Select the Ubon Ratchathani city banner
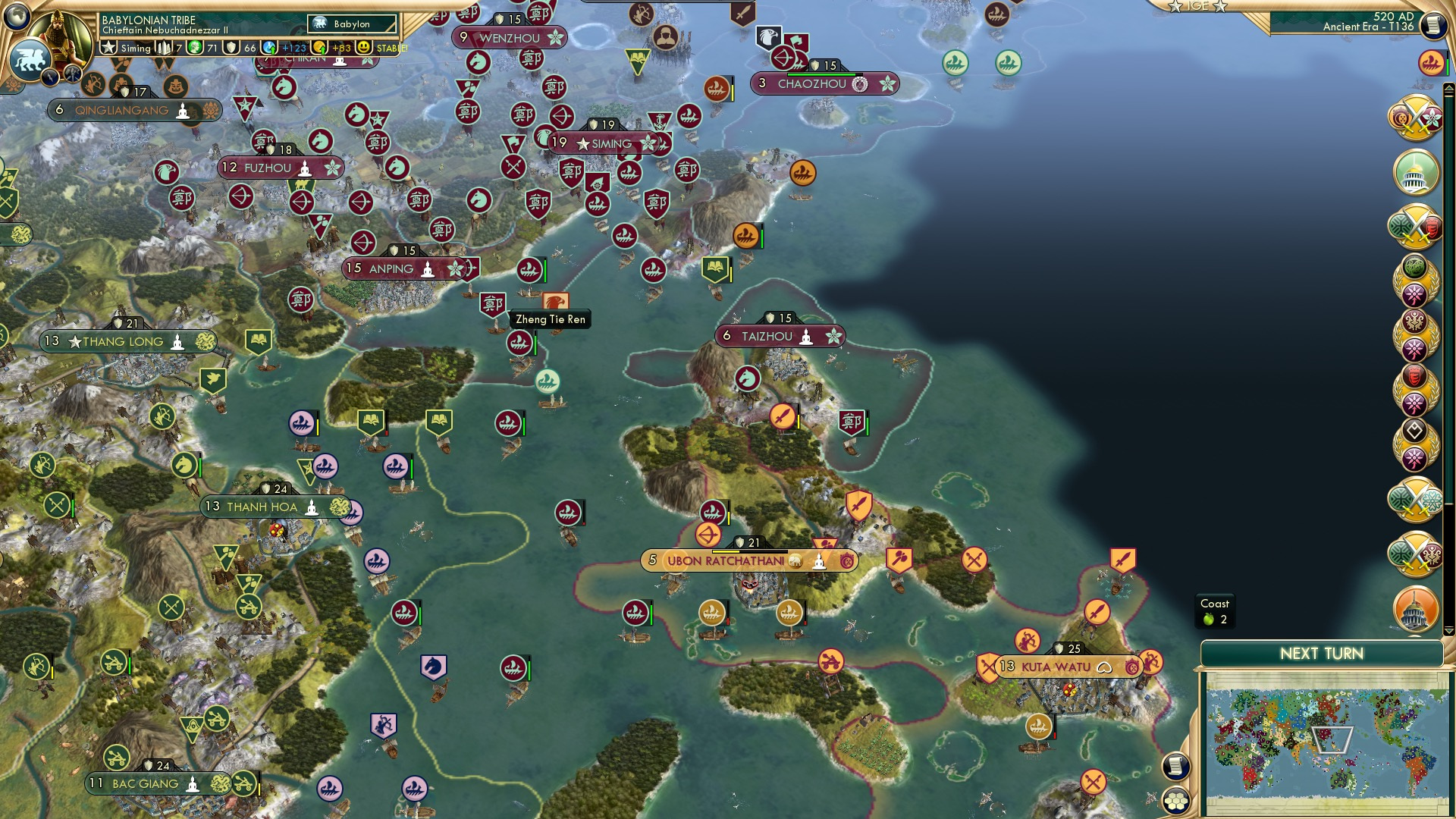 751,561
